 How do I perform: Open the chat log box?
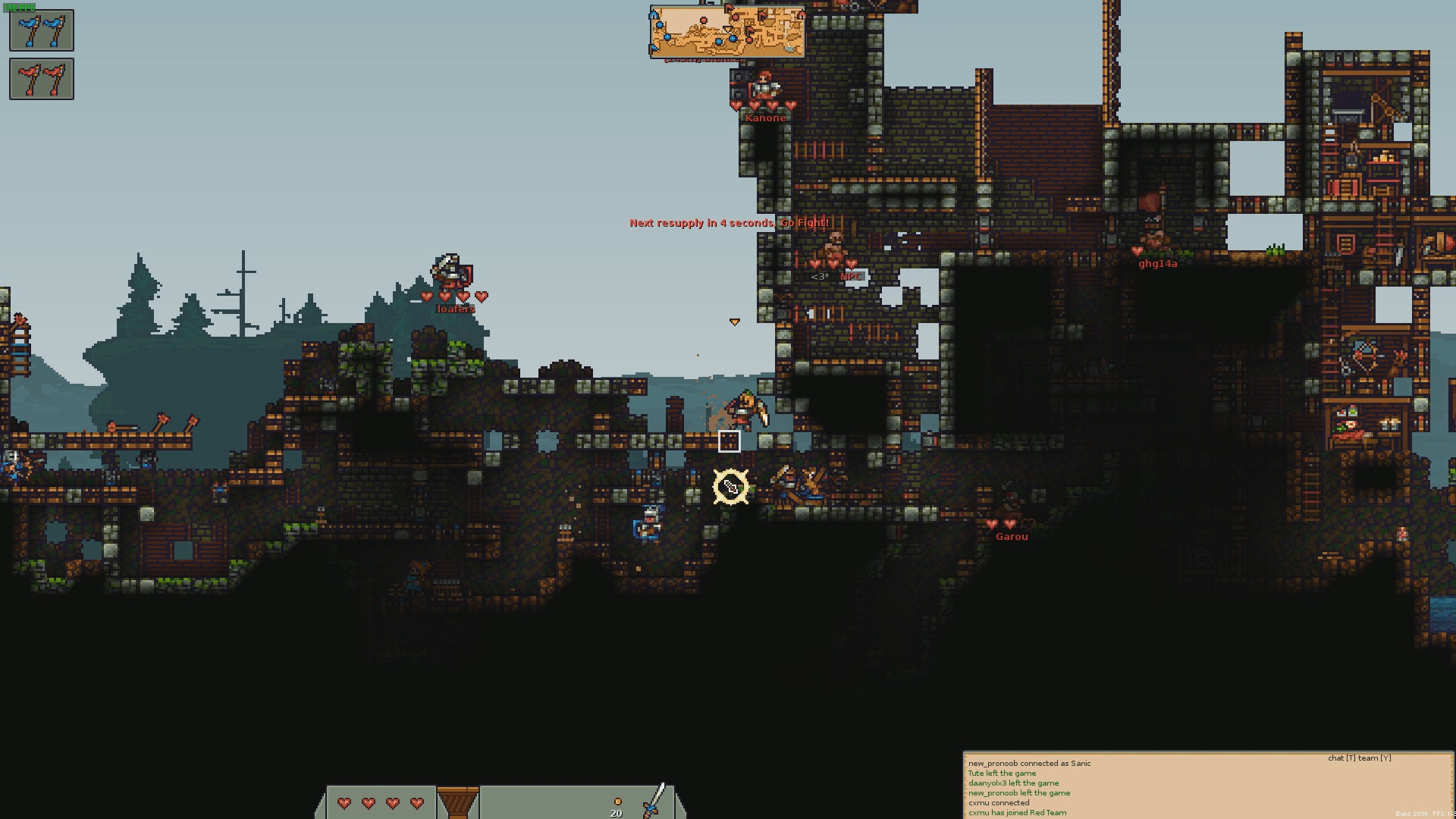1207,786
